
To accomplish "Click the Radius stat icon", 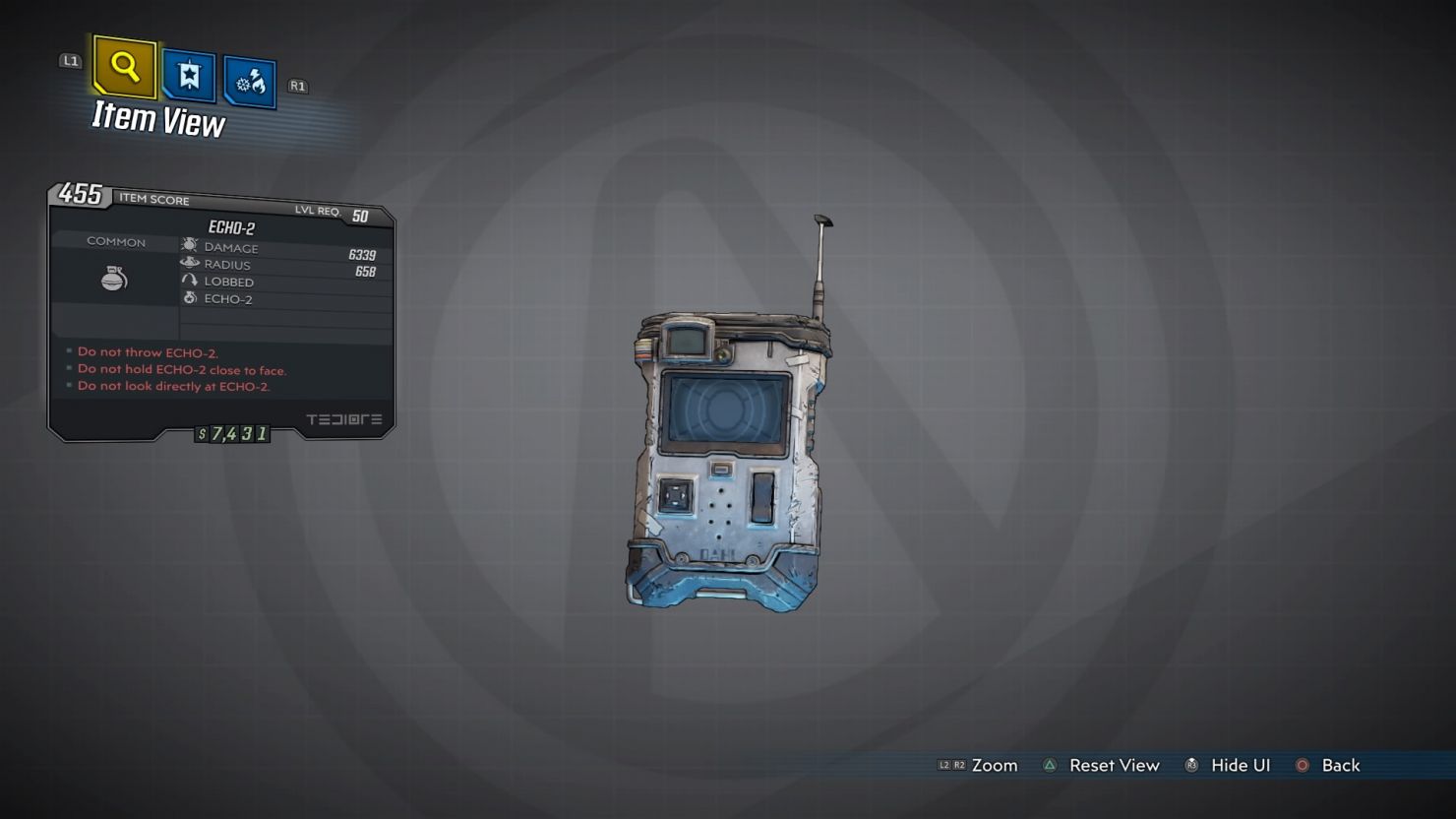I will 188,263.
